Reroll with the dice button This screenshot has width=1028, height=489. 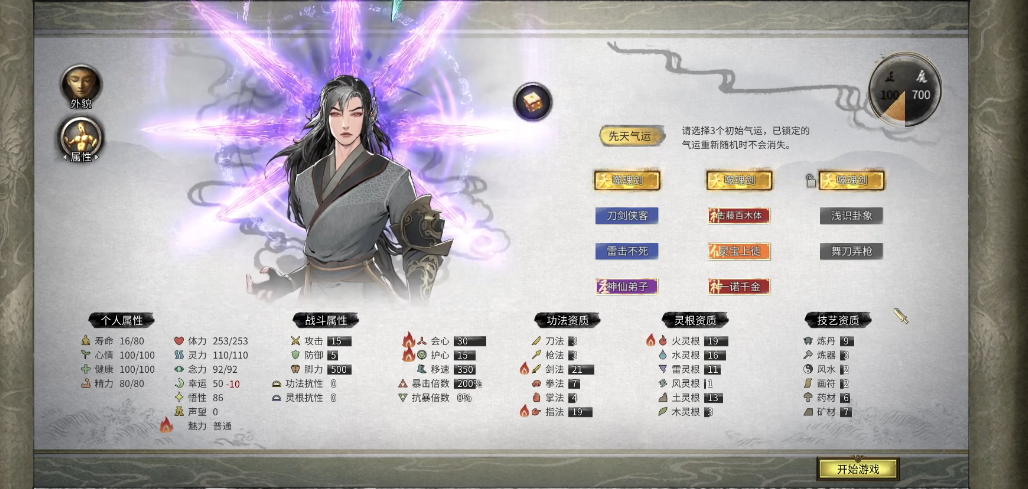[x=533, y=101]
